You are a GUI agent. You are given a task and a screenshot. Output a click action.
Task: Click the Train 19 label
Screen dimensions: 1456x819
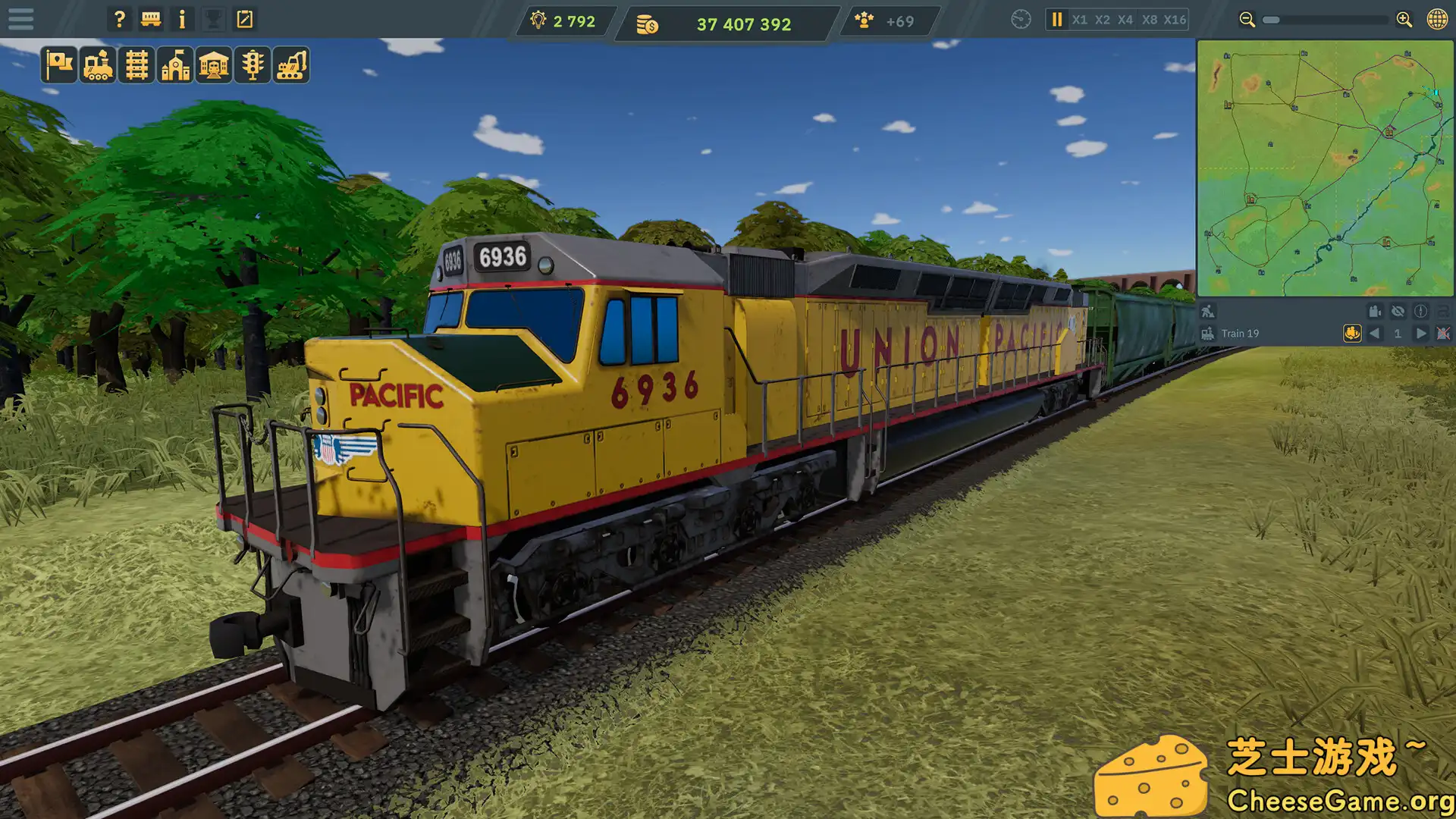(1241, 334)
